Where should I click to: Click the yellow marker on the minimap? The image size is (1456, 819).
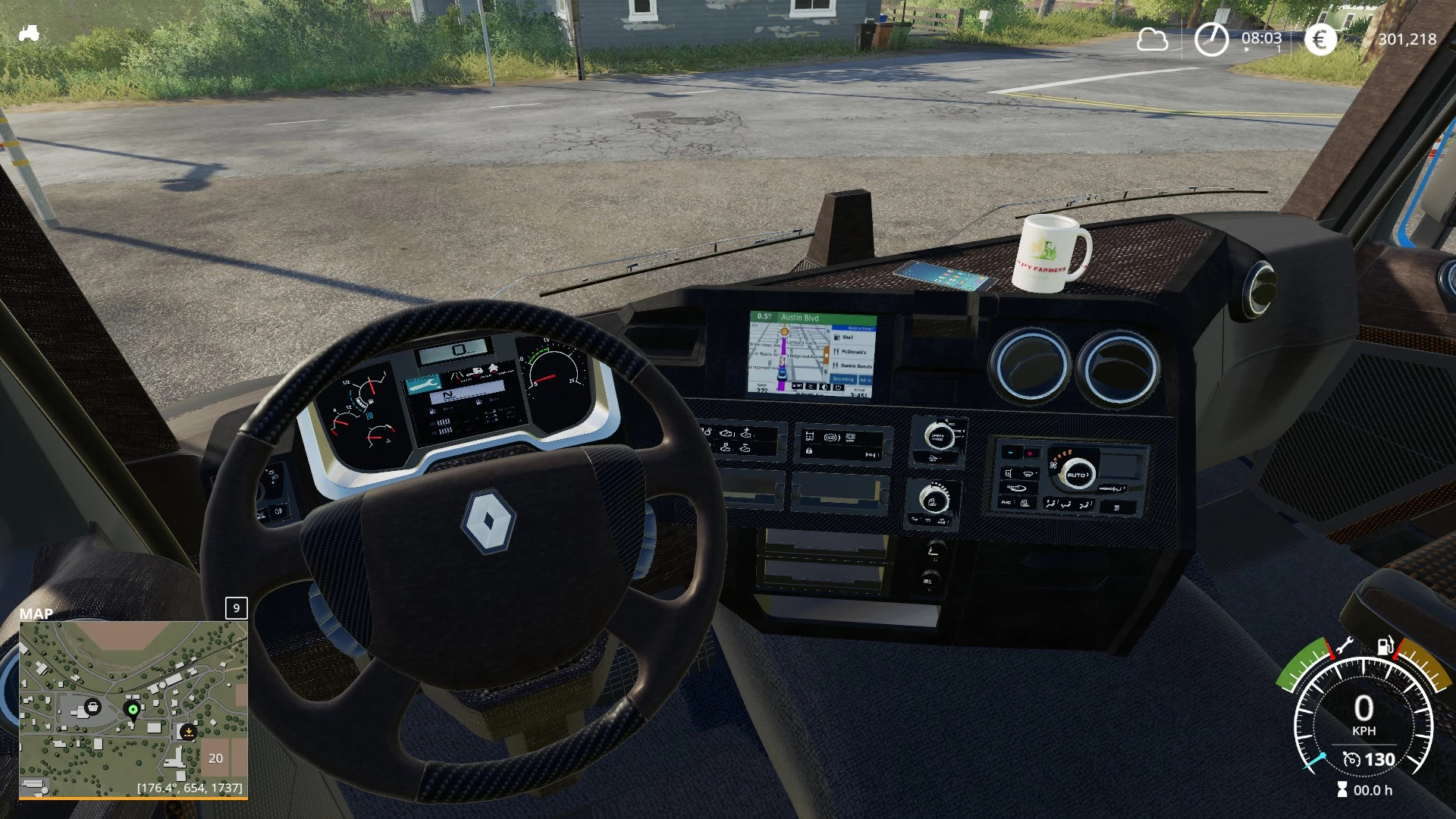pos(187,731)
